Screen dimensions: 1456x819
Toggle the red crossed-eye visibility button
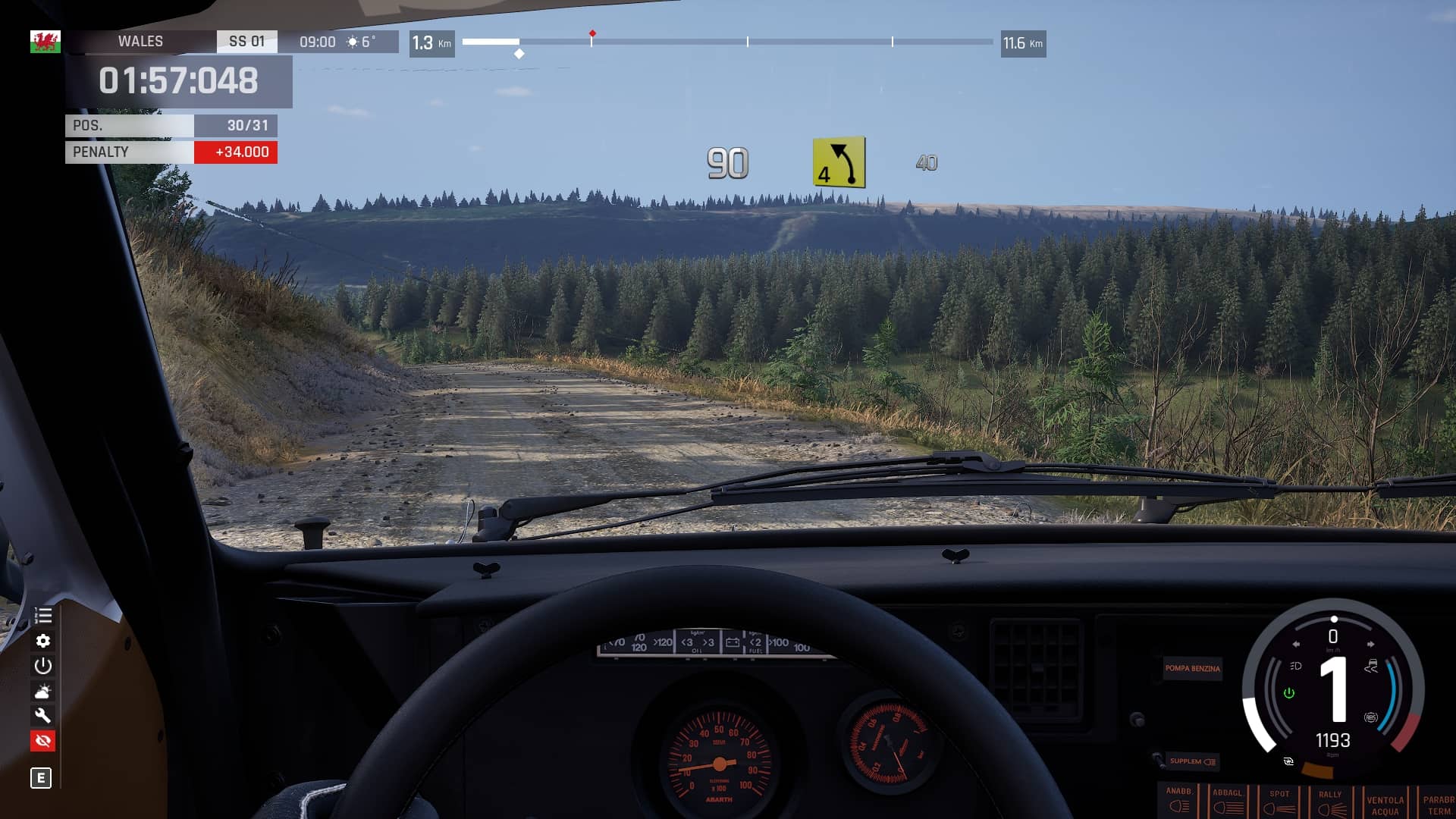43,741
